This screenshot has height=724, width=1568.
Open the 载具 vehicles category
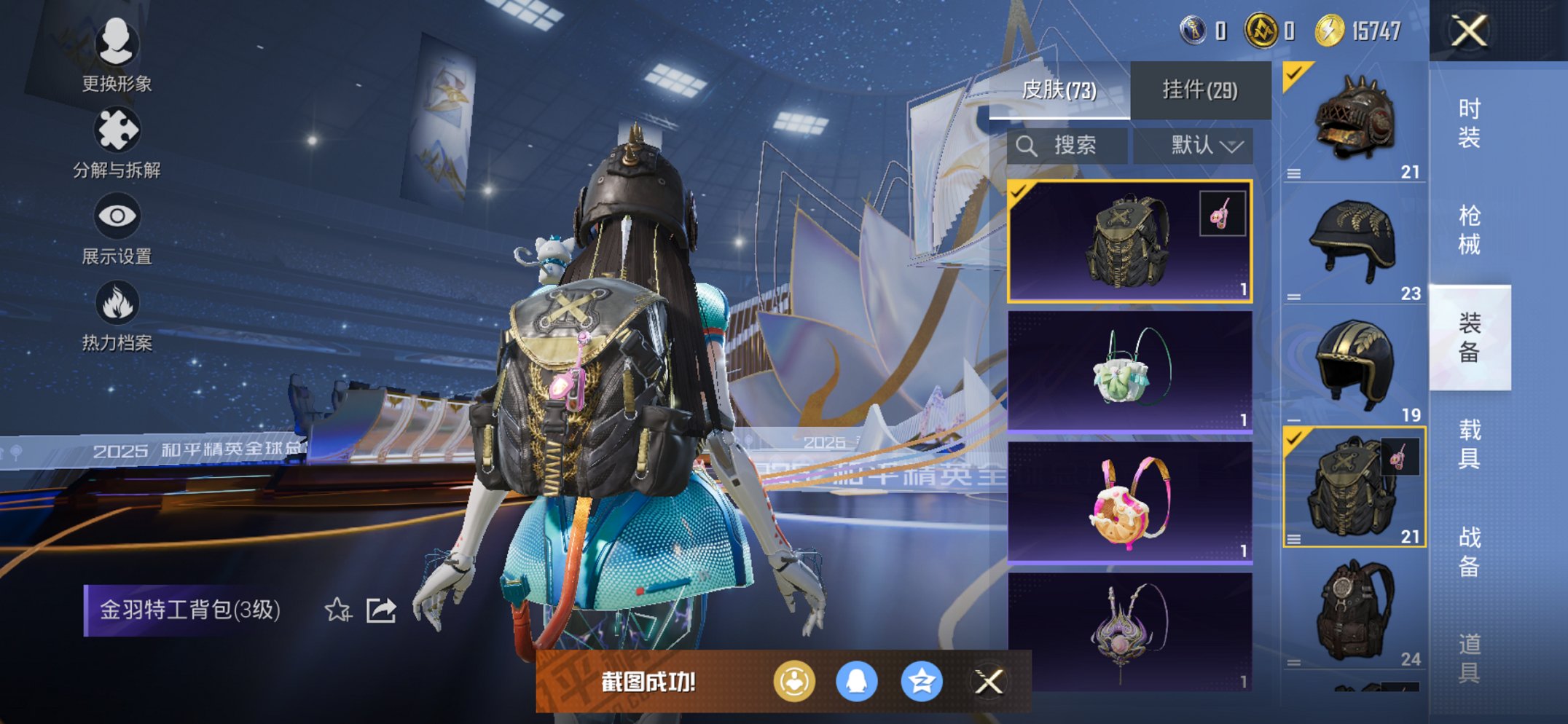[x=1469, y=444]
